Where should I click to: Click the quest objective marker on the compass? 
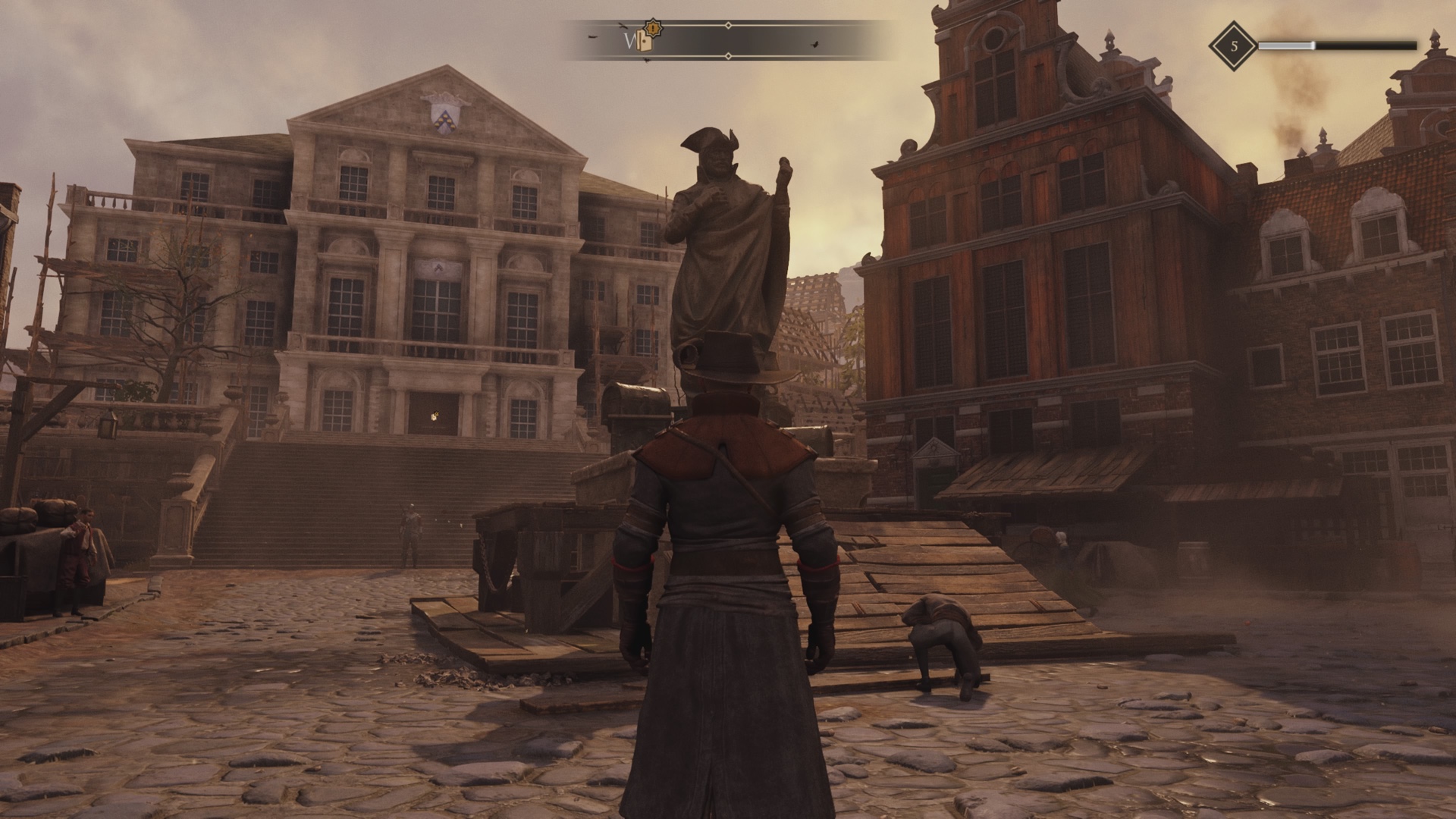point(645,40)
